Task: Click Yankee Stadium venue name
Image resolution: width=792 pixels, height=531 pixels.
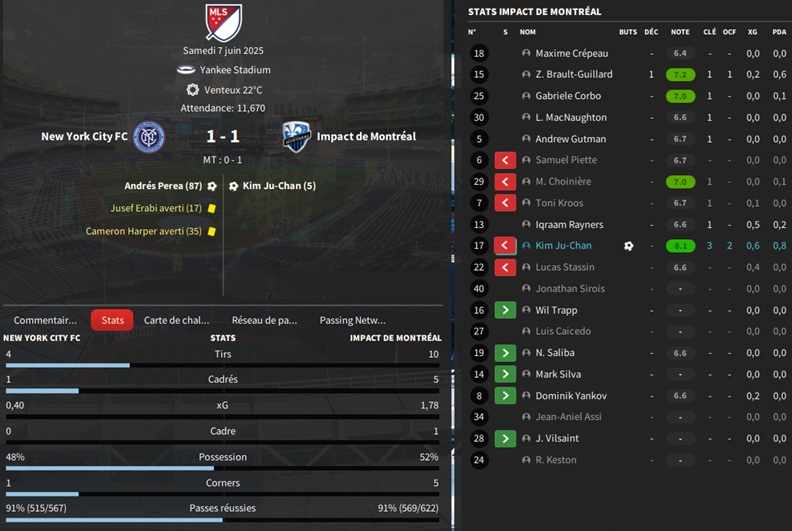Action: [x=235, y=70]
